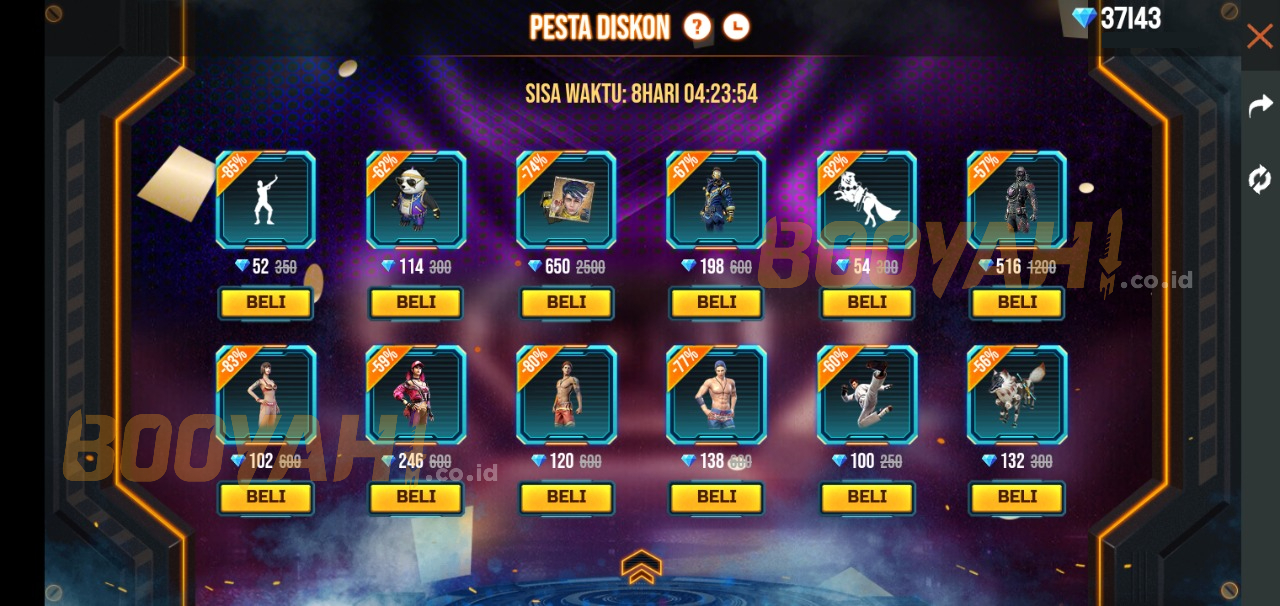Screen dimensions: 1280x606
Task: Buy the pink jacket outfit for 246 diamonds
Action: (416, 496)
